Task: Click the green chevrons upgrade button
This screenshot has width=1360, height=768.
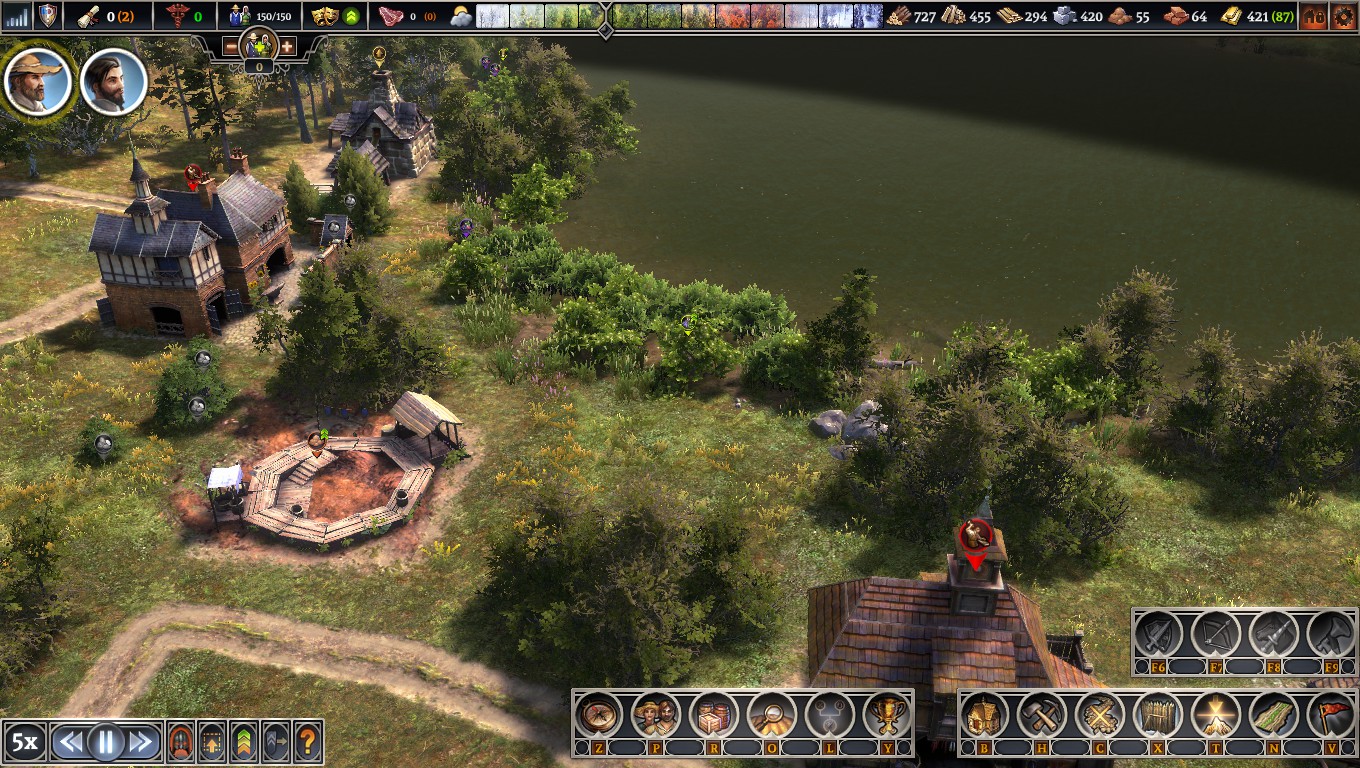Action: 243,742
